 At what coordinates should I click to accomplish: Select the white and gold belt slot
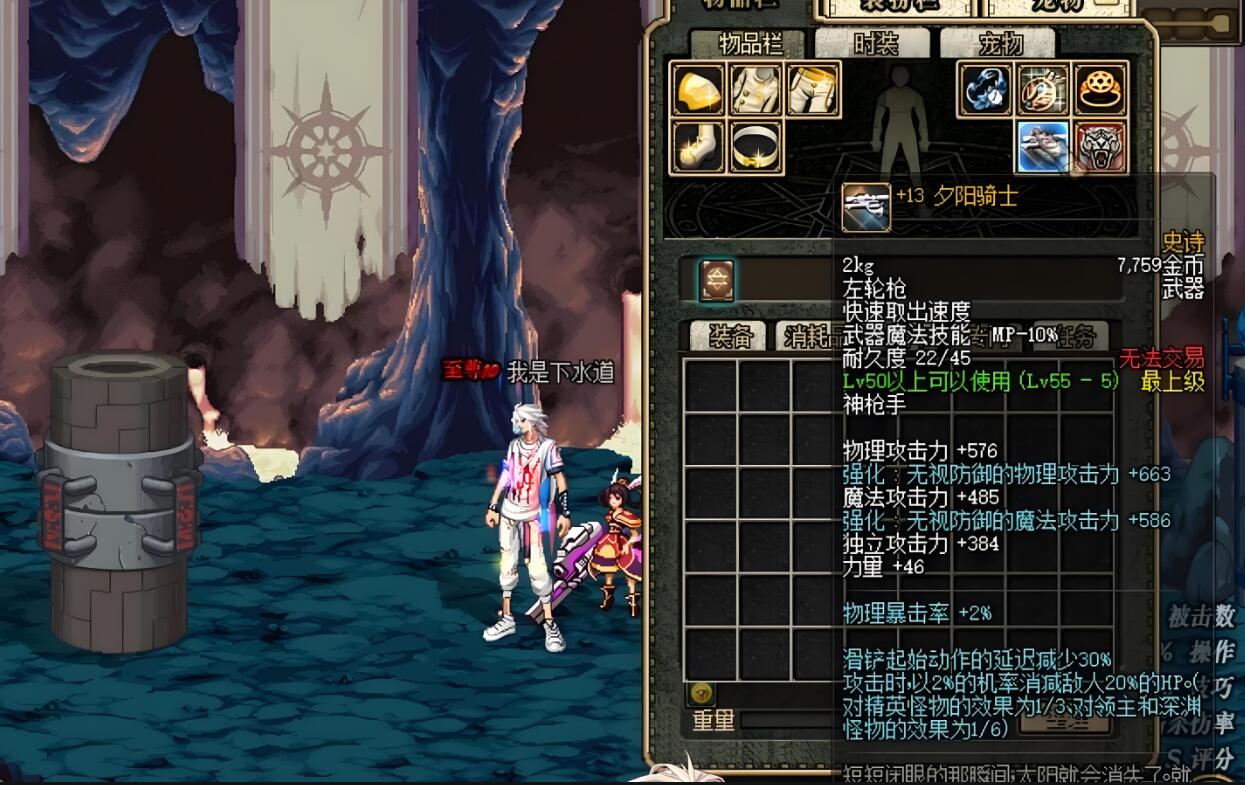pyautogui.click(x=756, y=147)
